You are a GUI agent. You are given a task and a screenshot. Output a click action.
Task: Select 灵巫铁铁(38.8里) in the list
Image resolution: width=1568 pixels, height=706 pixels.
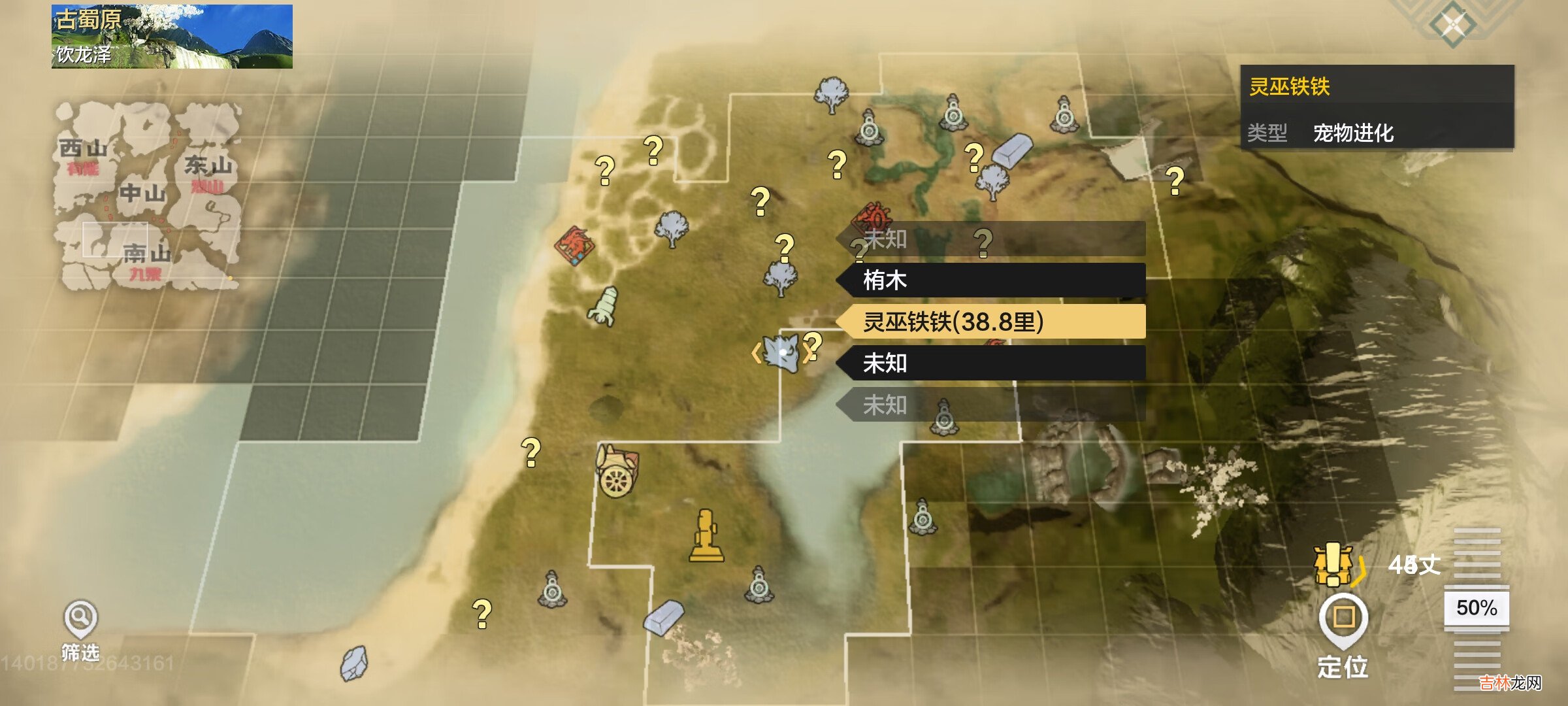click(x=991, y=322)
